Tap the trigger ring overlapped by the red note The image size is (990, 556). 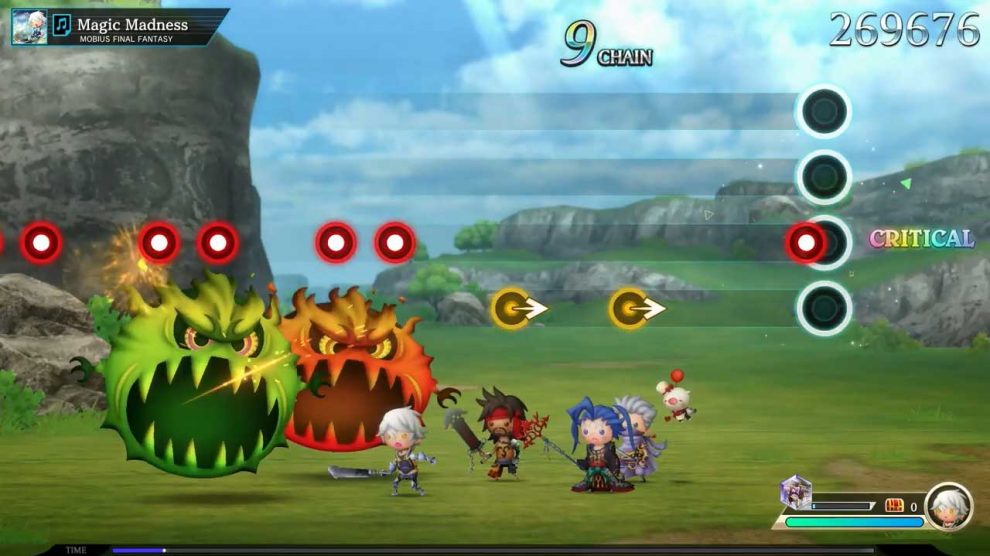tap(825, 243)
